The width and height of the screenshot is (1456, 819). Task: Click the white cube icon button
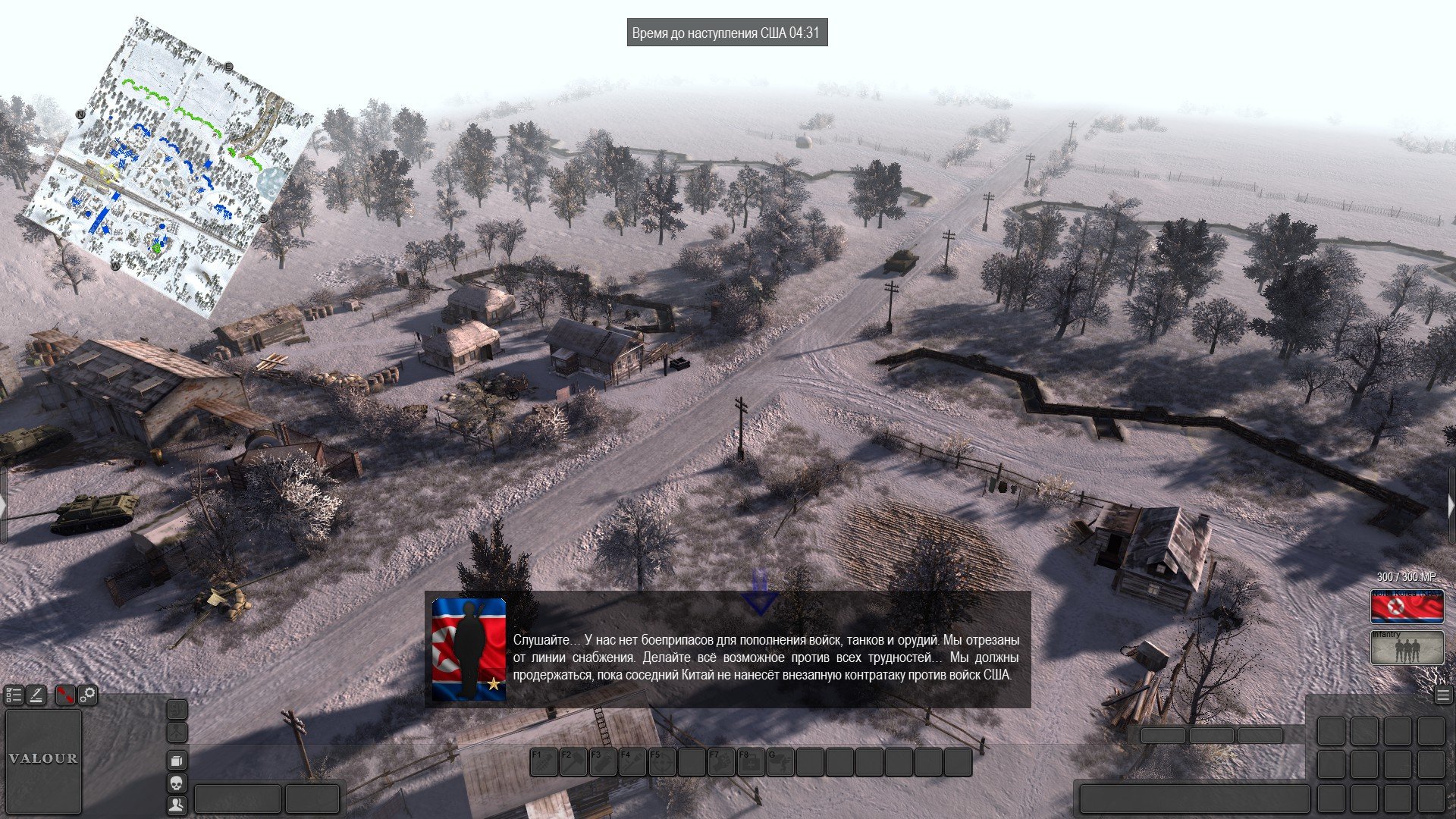click(x=177, y=761)
